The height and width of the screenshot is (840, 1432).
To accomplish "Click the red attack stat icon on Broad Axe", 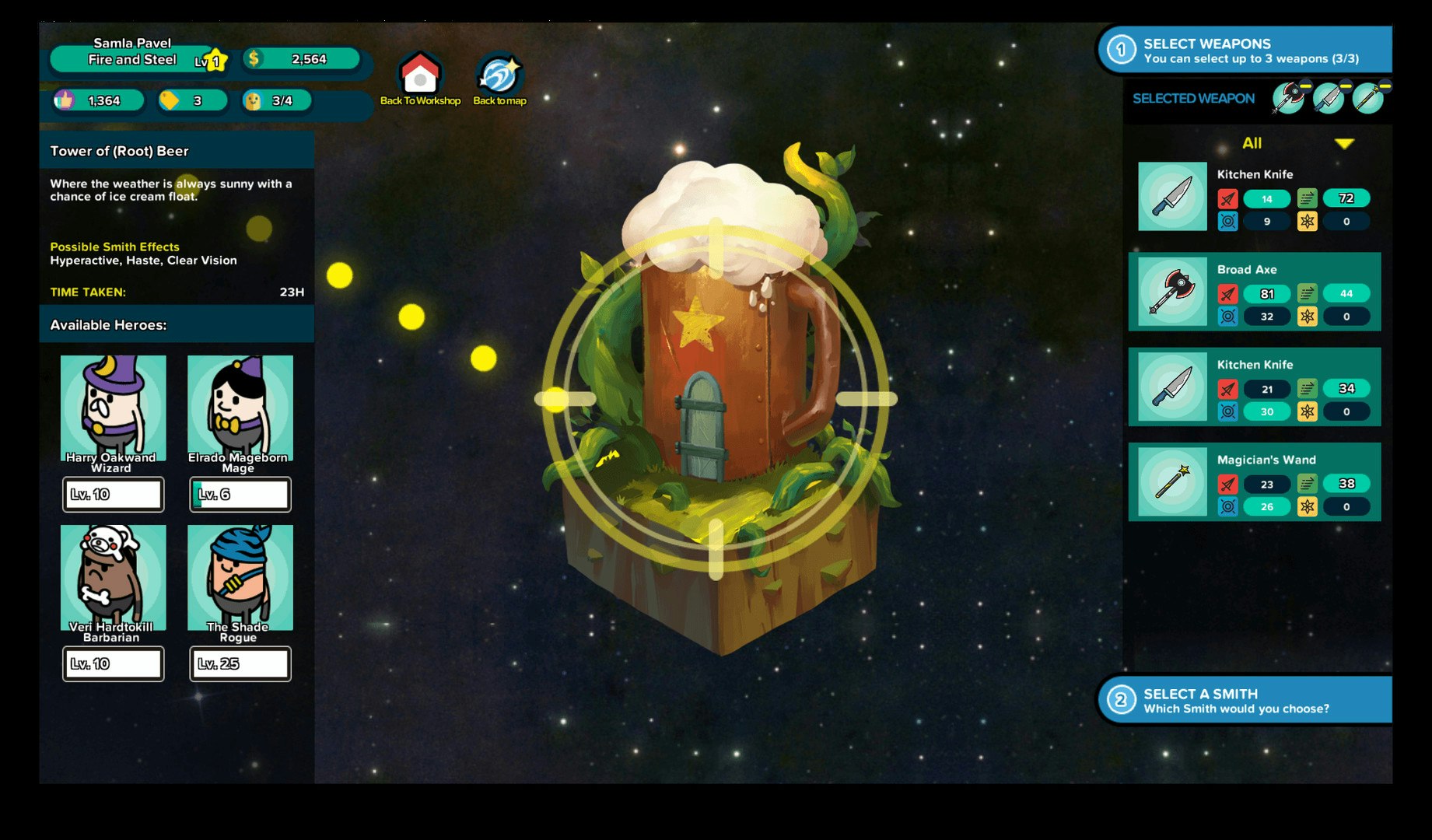I will [x=1227, y=293].
